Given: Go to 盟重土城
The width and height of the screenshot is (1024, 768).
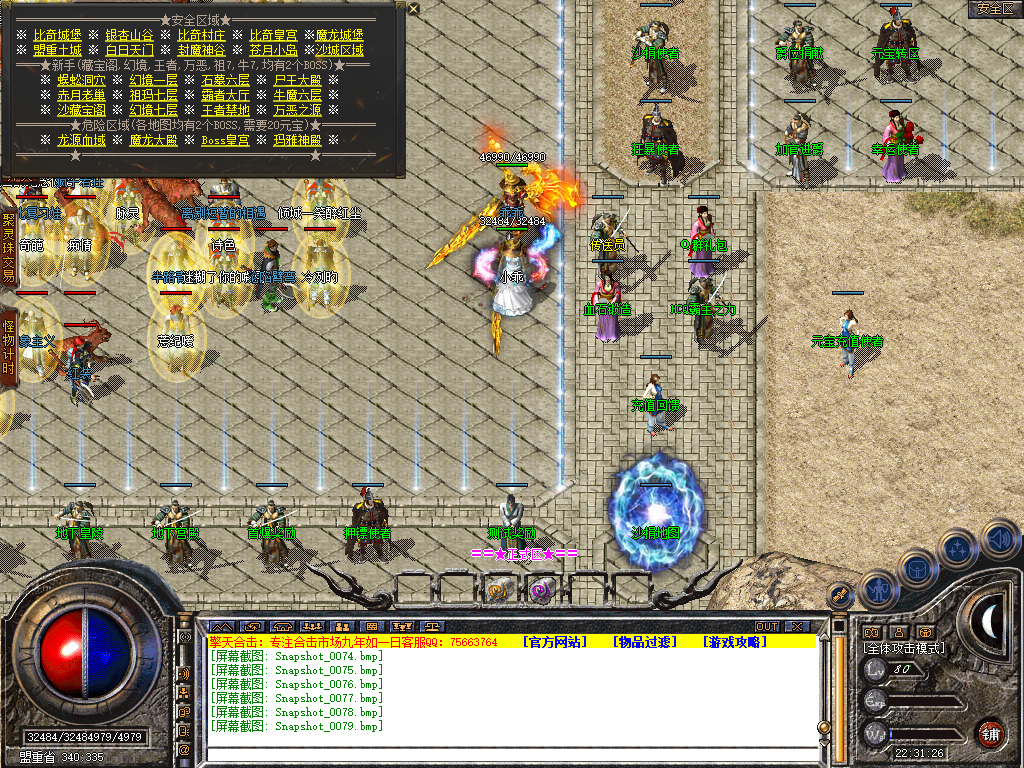Looking at the screenshot, I should click(x=57, y=50).
